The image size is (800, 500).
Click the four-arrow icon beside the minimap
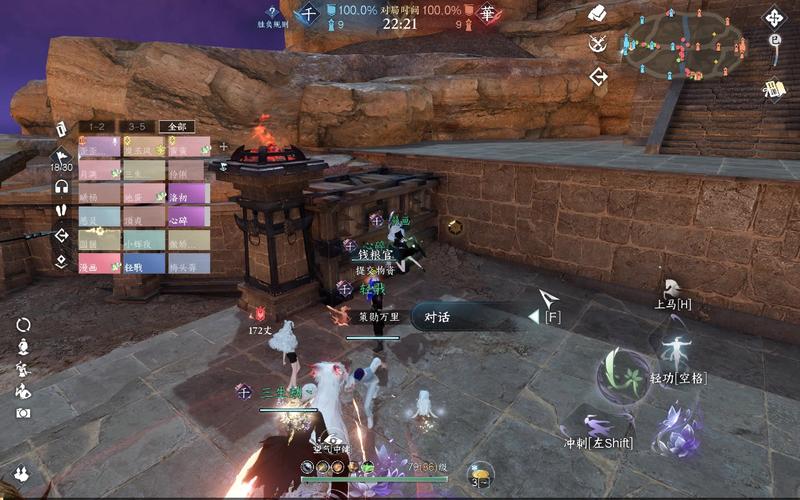coord(774,17)
